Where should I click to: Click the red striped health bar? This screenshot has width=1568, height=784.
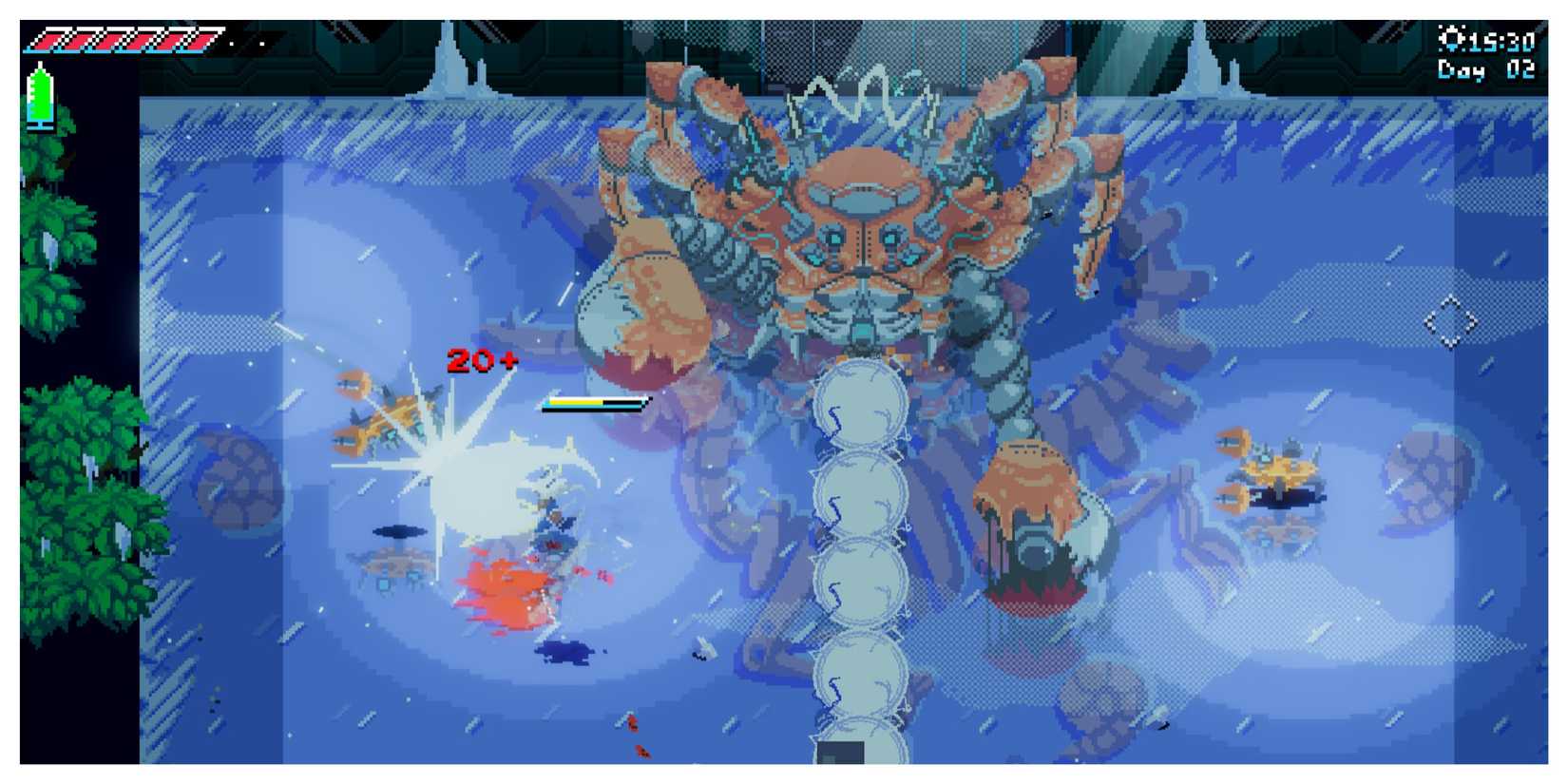pos(119,39)
